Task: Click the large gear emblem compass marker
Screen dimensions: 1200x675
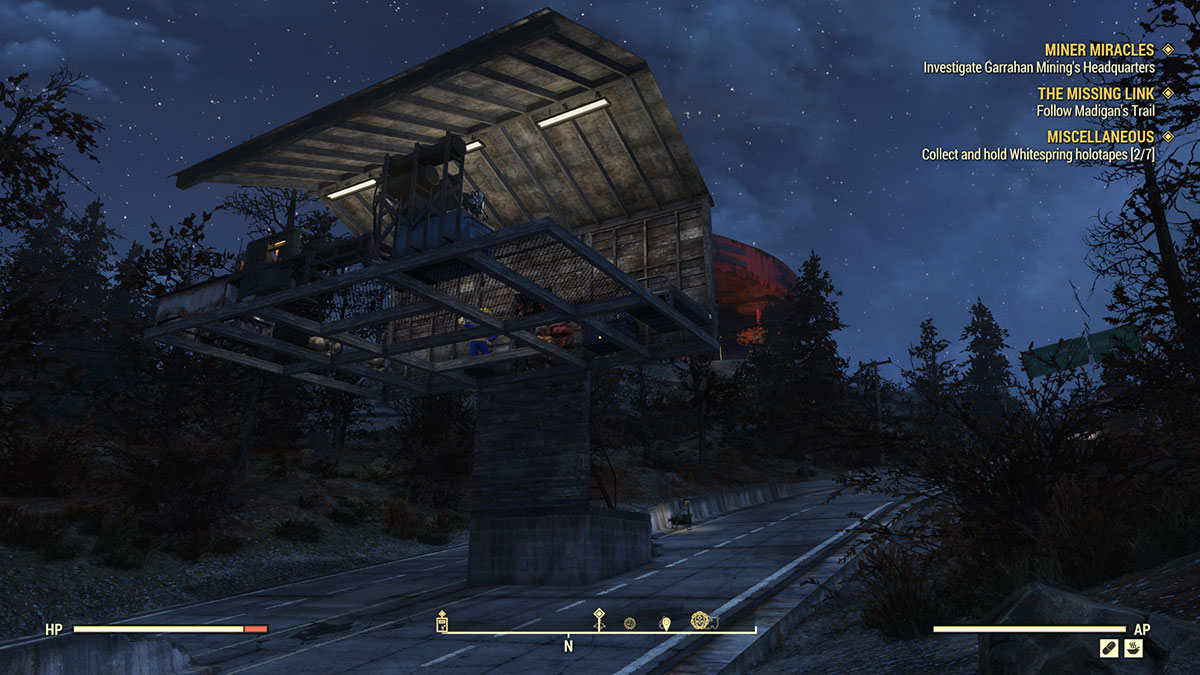Action: (701, 621)
